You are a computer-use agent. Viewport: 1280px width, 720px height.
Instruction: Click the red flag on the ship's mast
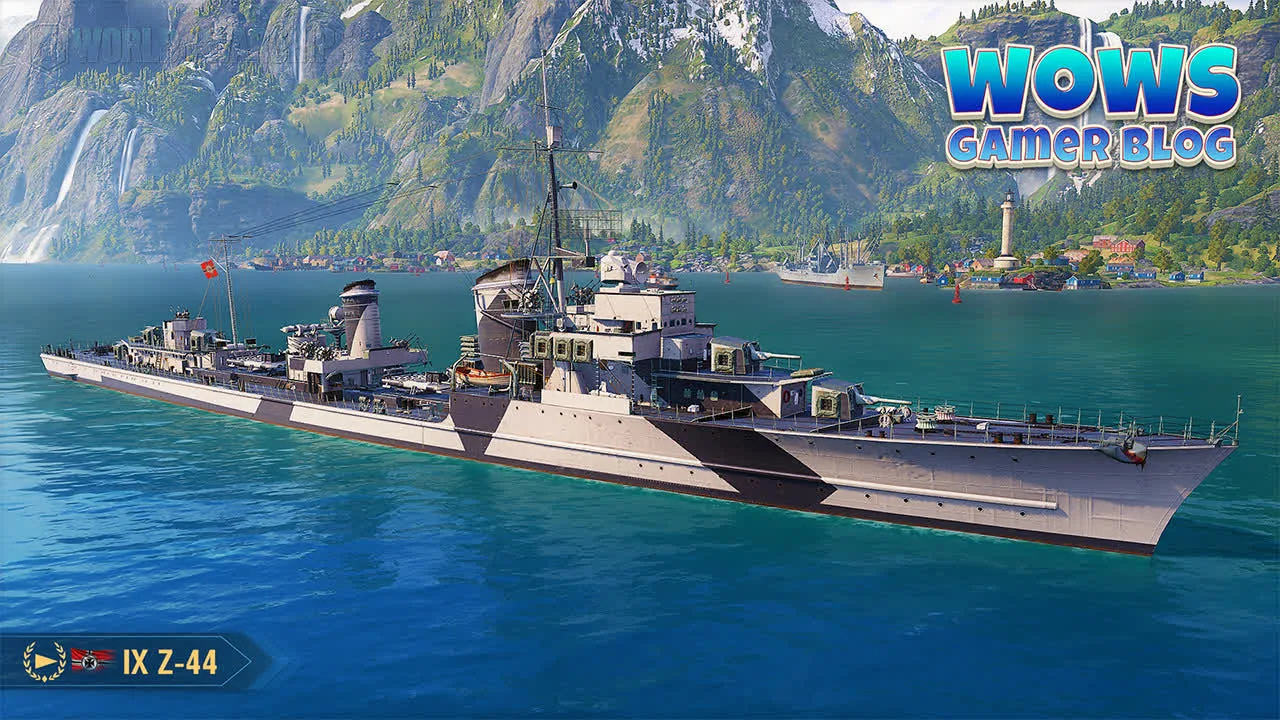[x=209, y=268]
